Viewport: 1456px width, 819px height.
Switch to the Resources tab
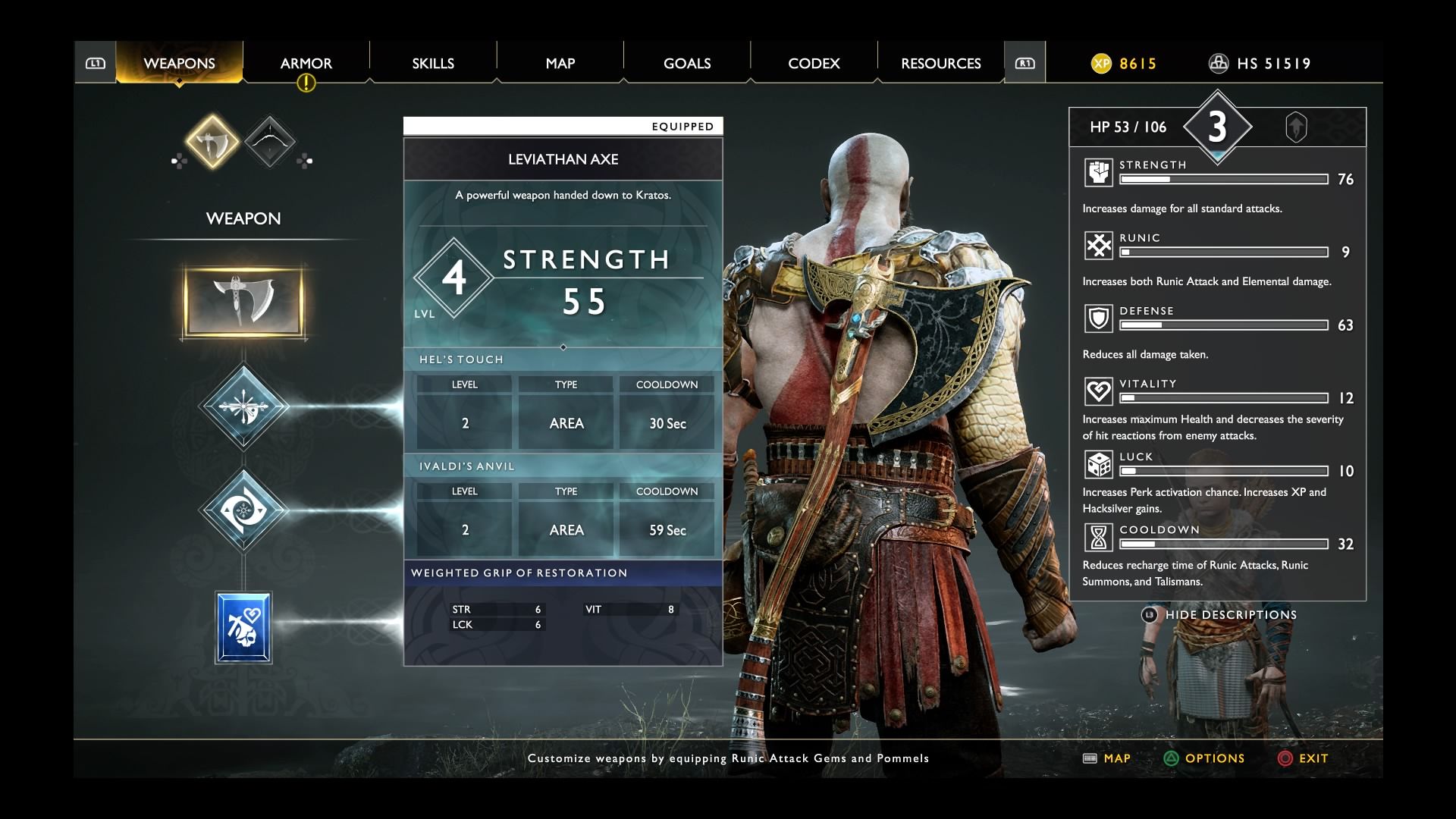coord(940,63)
